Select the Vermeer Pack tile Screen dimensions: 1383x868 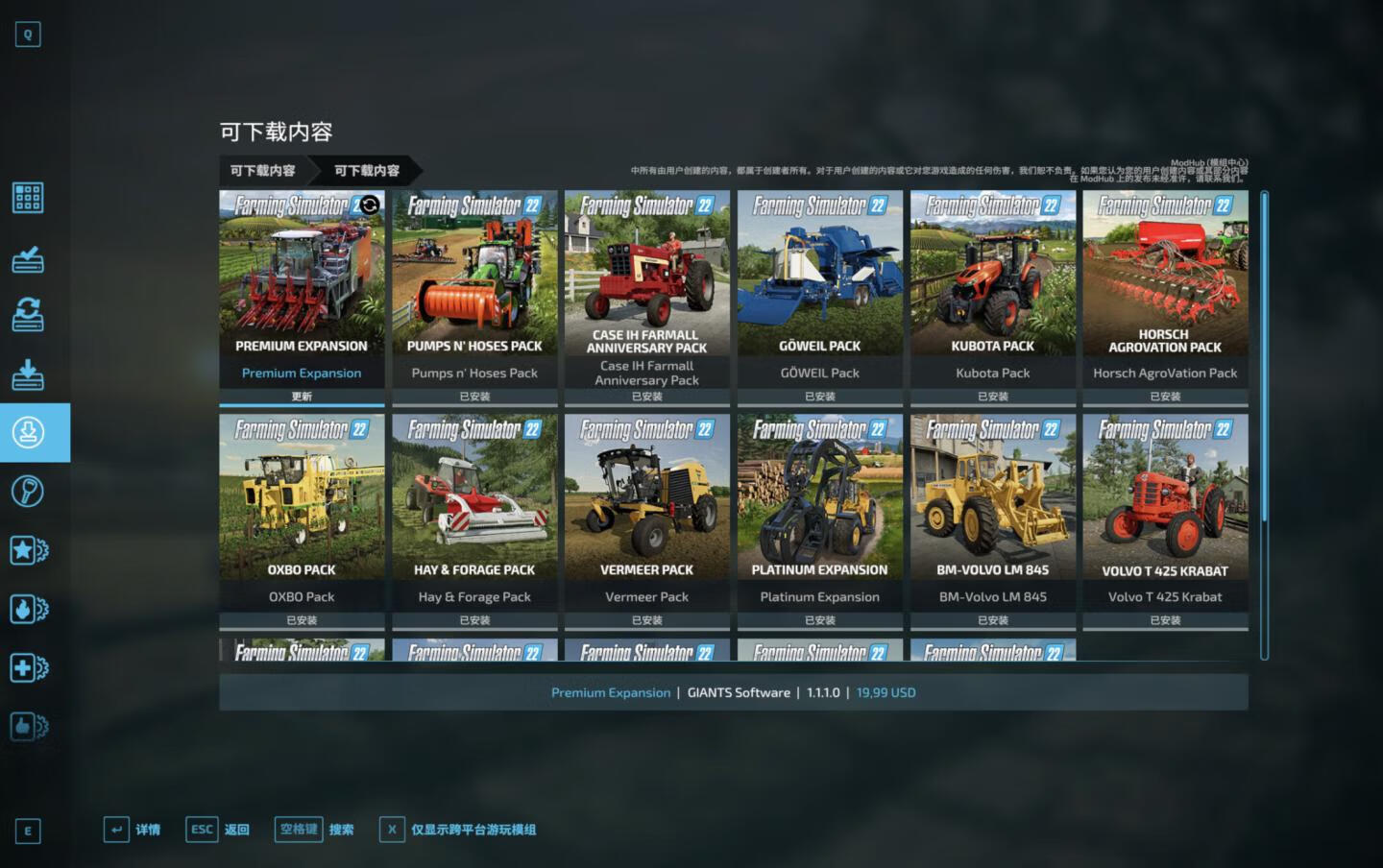647,512
